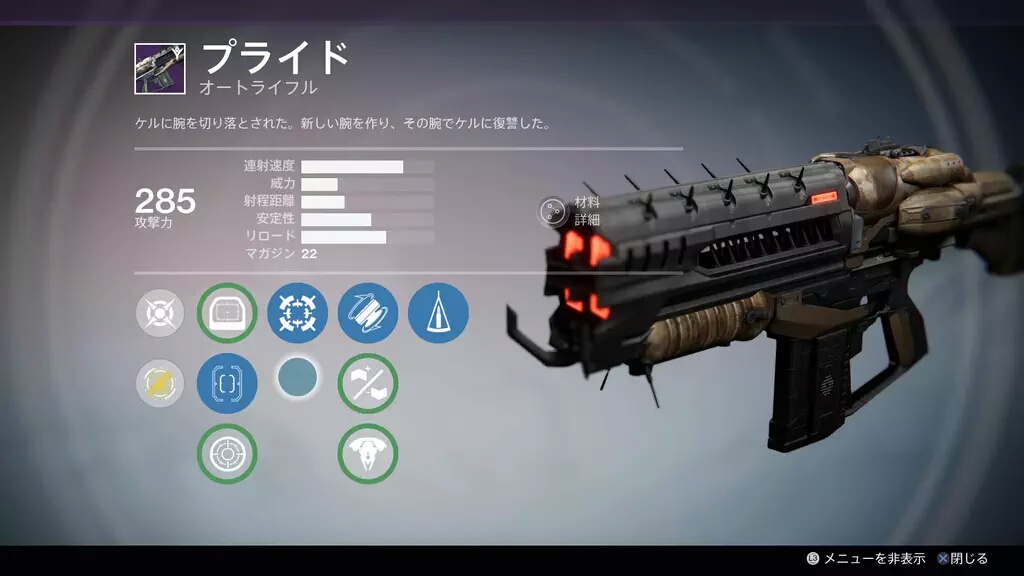
Task: Select the plus/minus banners perk
Action: [x=368, y=383]
